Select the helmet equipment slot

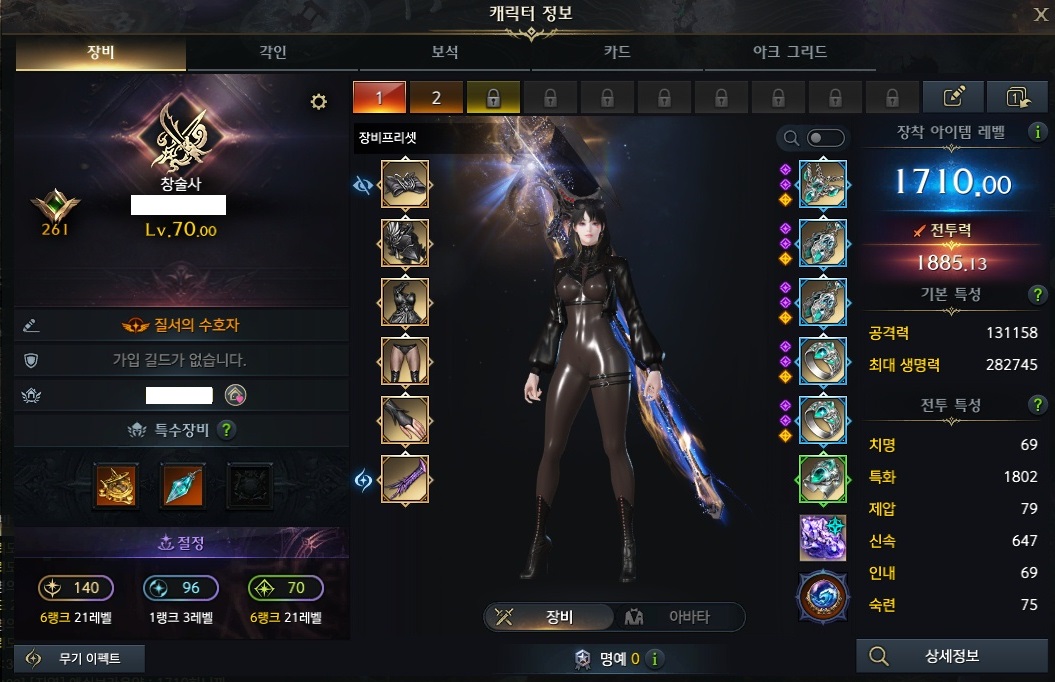coord(405,184)
